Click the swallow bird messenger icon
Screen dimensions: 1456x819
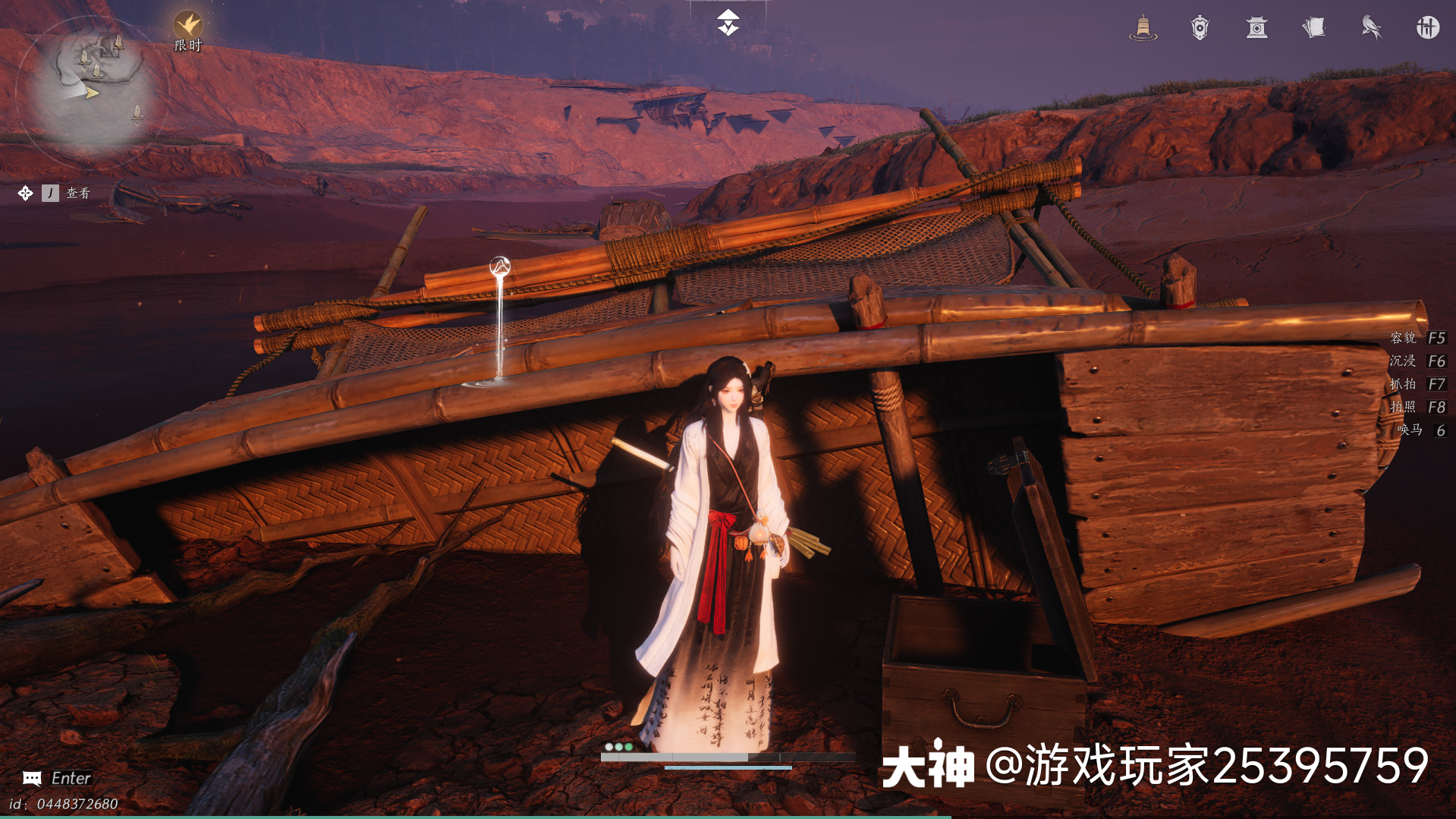click(x=1371, y=27)
